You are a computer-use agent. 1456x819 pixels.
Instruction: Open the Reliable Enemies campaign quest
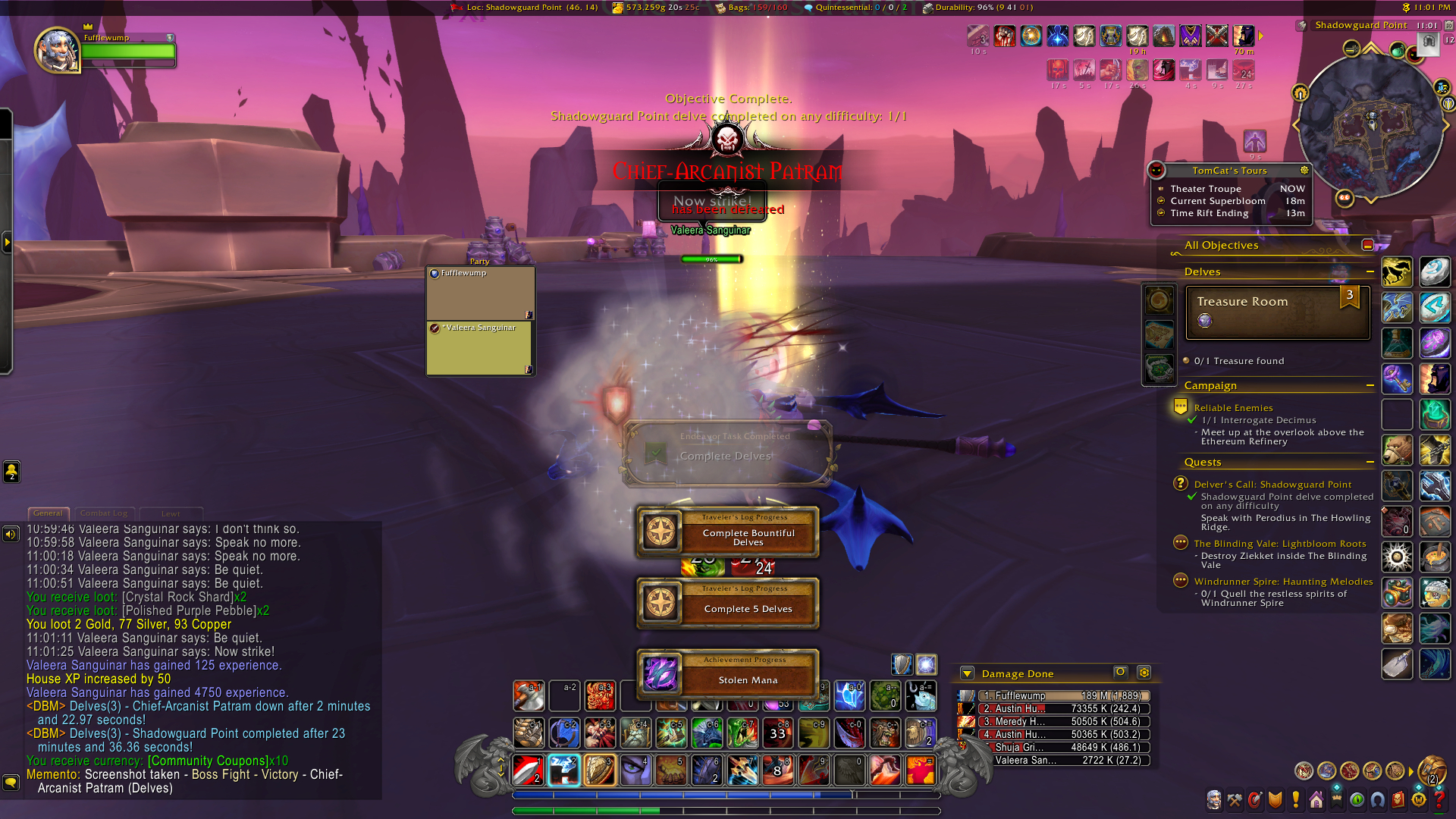(1233, 408)
